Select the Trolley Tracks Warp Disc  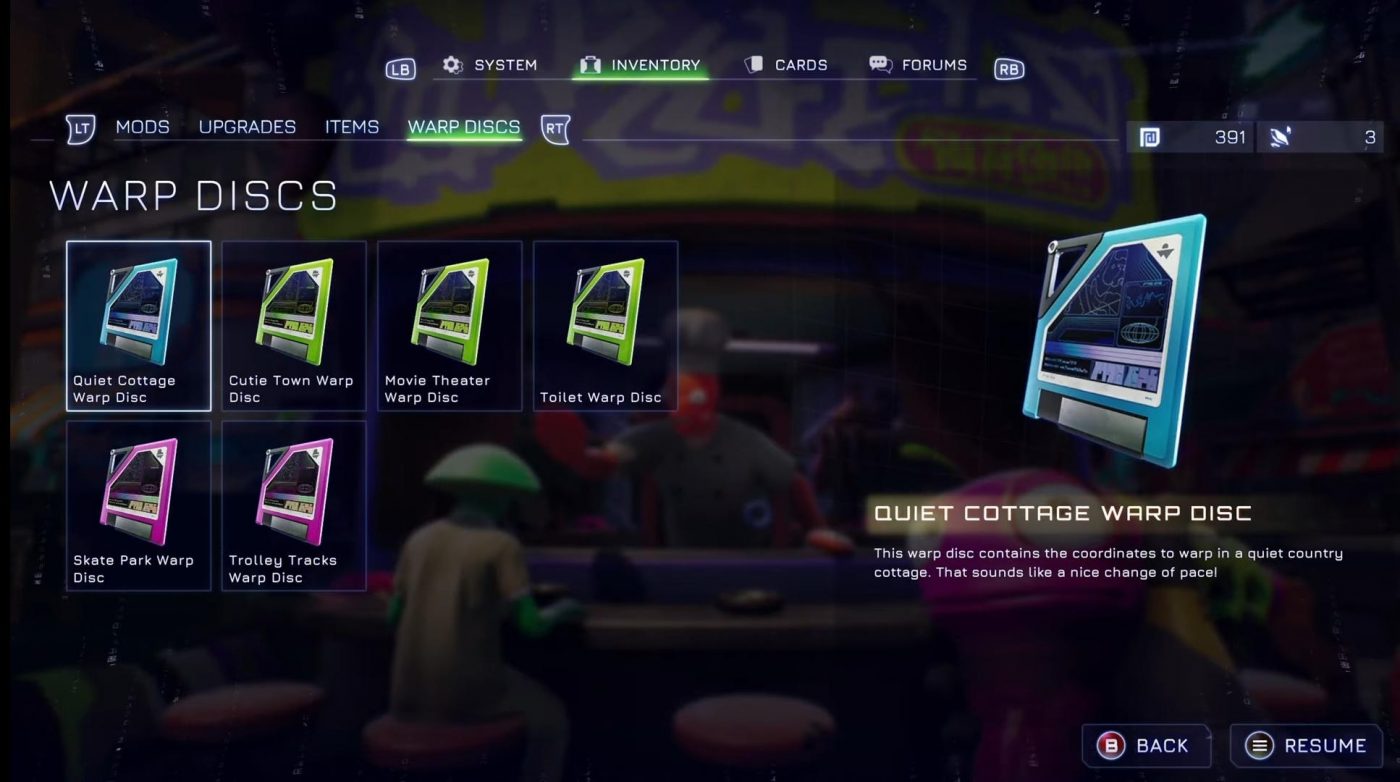[x=294, y=505]
